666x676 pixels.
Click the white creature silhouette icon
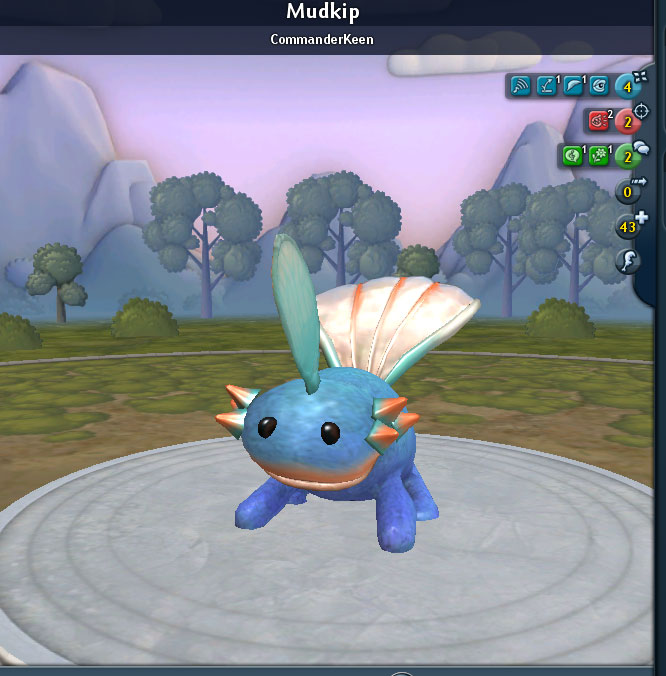coord(628,262)
